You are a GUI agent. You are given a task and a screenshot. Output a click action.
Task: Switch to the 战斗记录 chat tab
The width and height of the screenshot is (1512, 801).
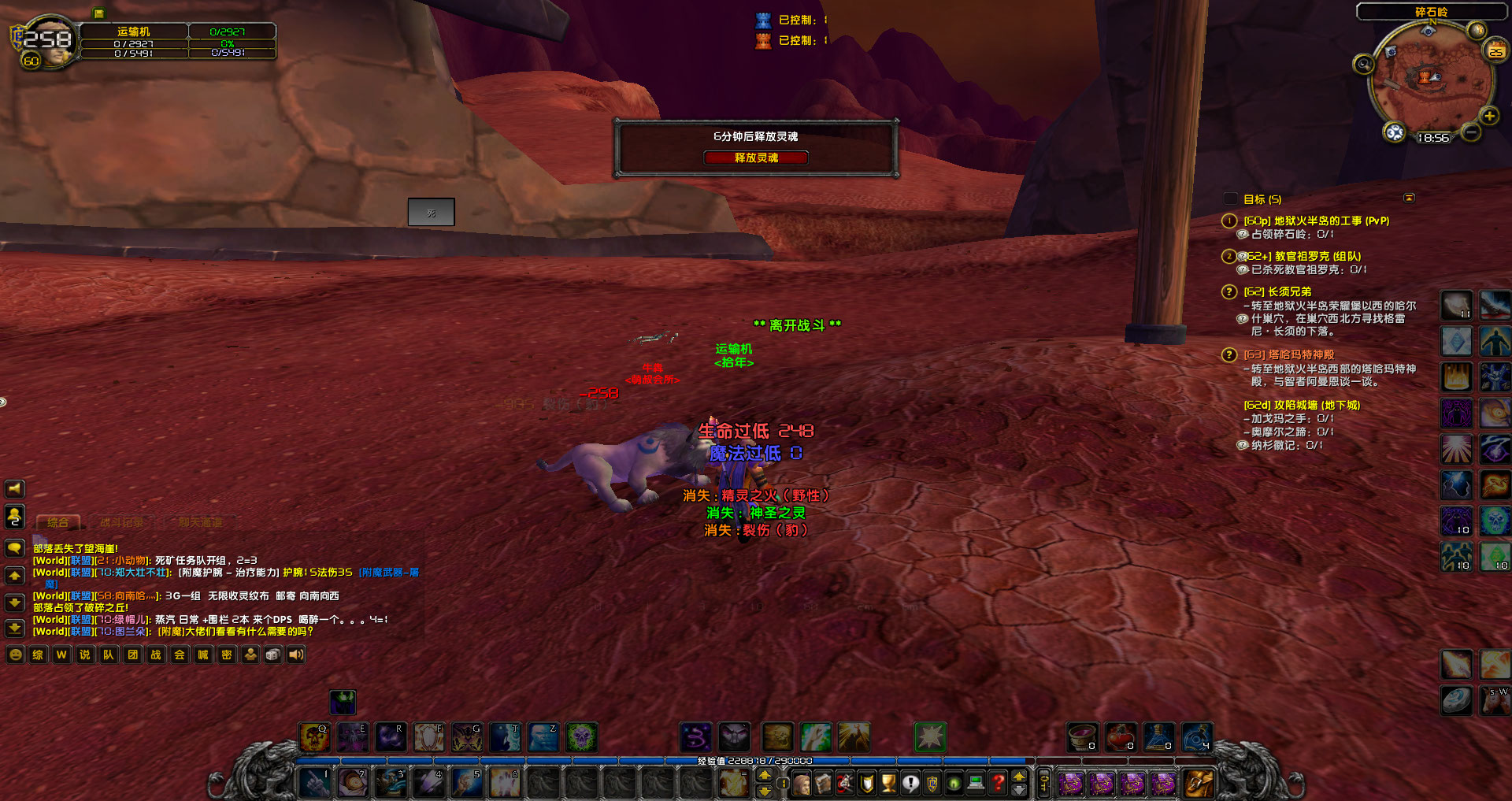pos(122,523)
